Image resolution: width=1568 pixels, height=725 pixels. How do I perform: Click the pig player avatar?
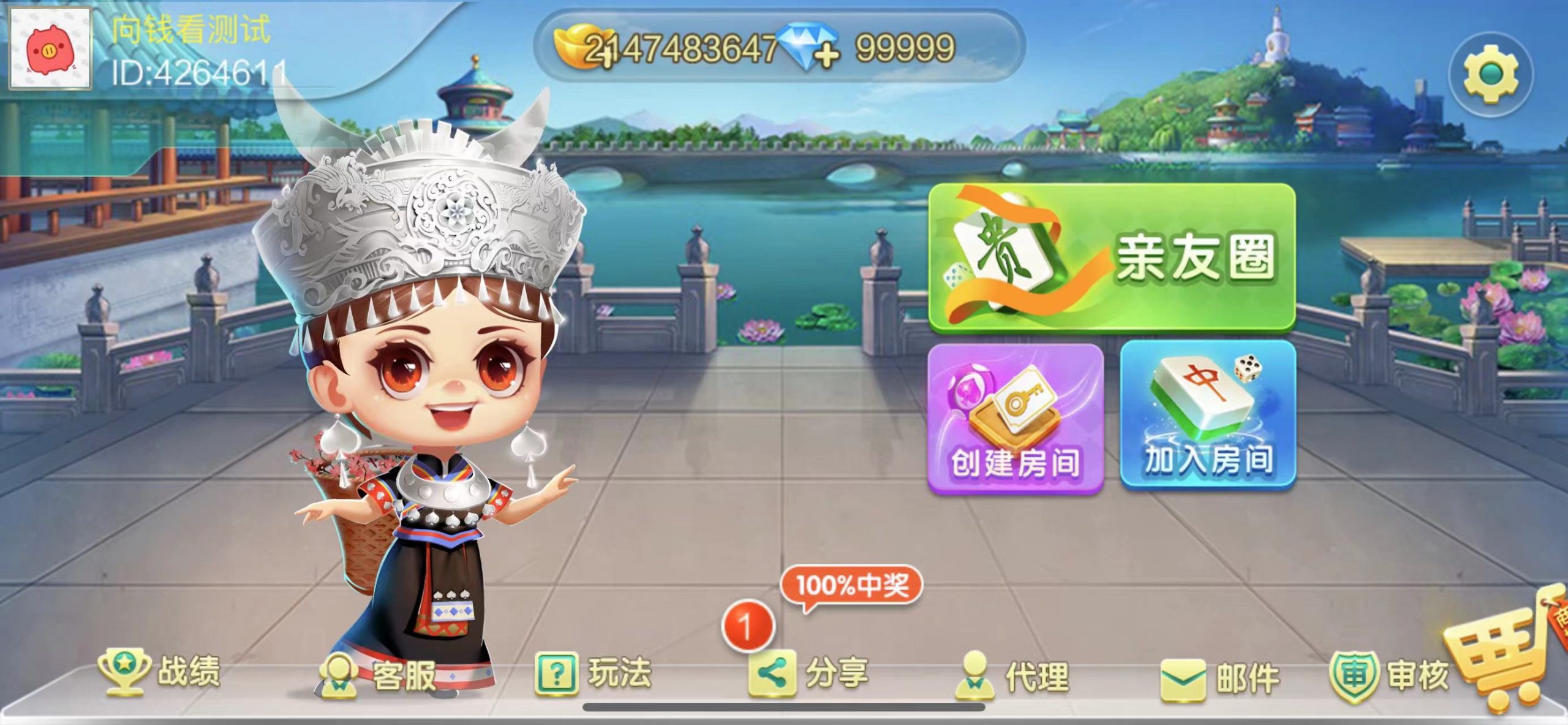point(50,49)
